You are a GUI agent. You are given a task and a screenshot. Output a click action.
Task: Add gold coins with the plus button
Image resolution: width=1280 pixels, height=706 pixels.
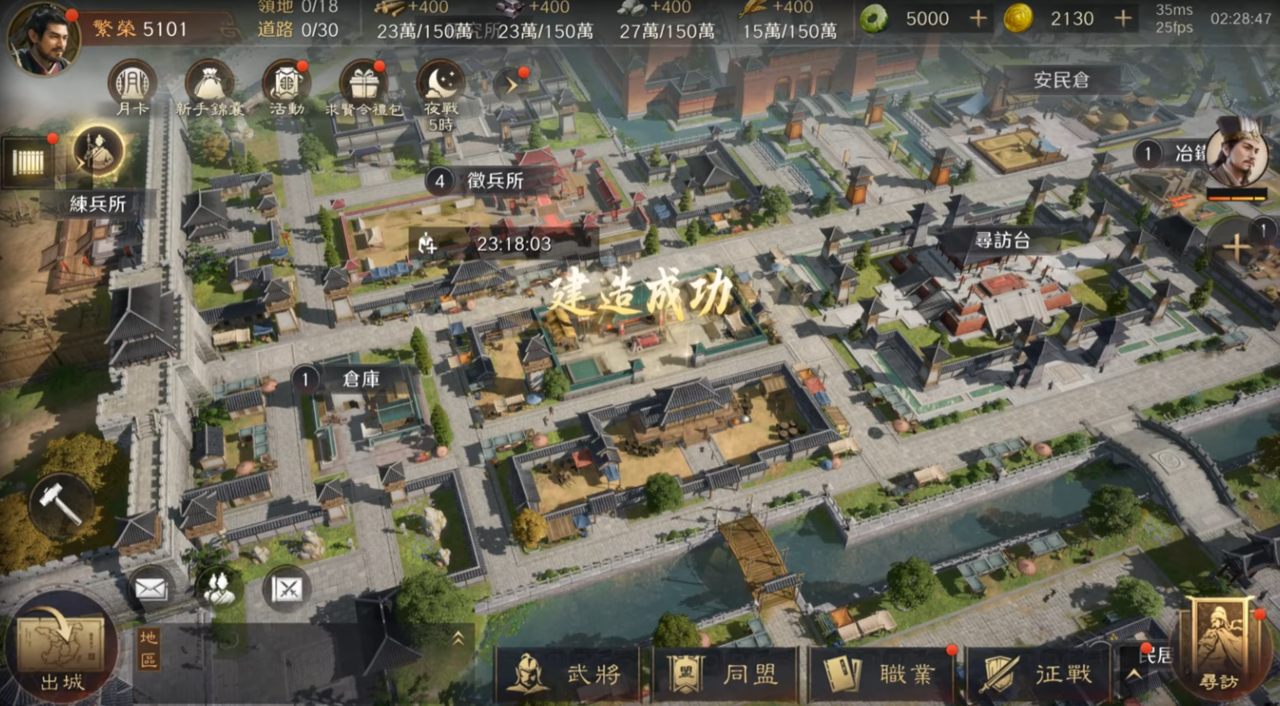[x=1123, y=18]
